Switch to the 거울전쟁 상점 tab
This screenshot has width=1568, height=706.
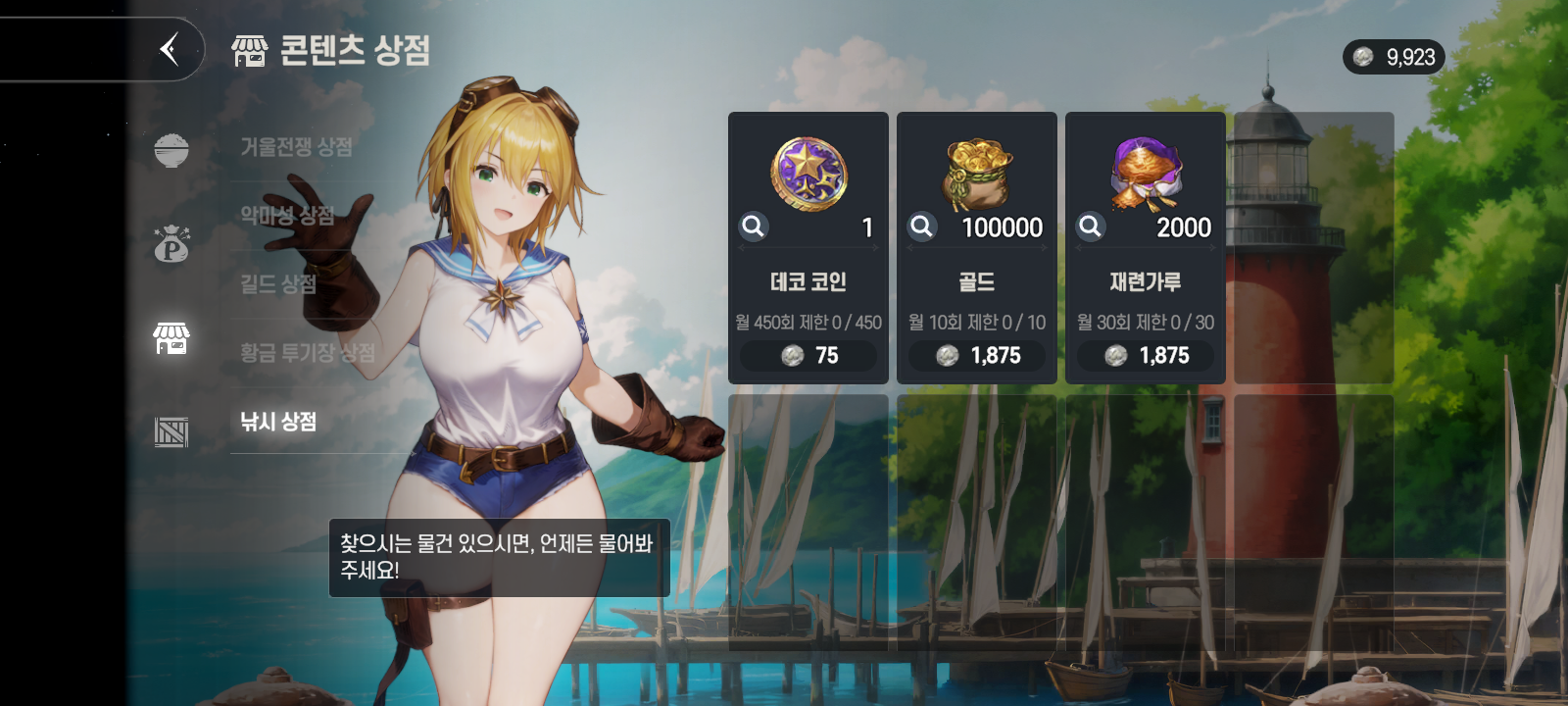click(296, 147)
